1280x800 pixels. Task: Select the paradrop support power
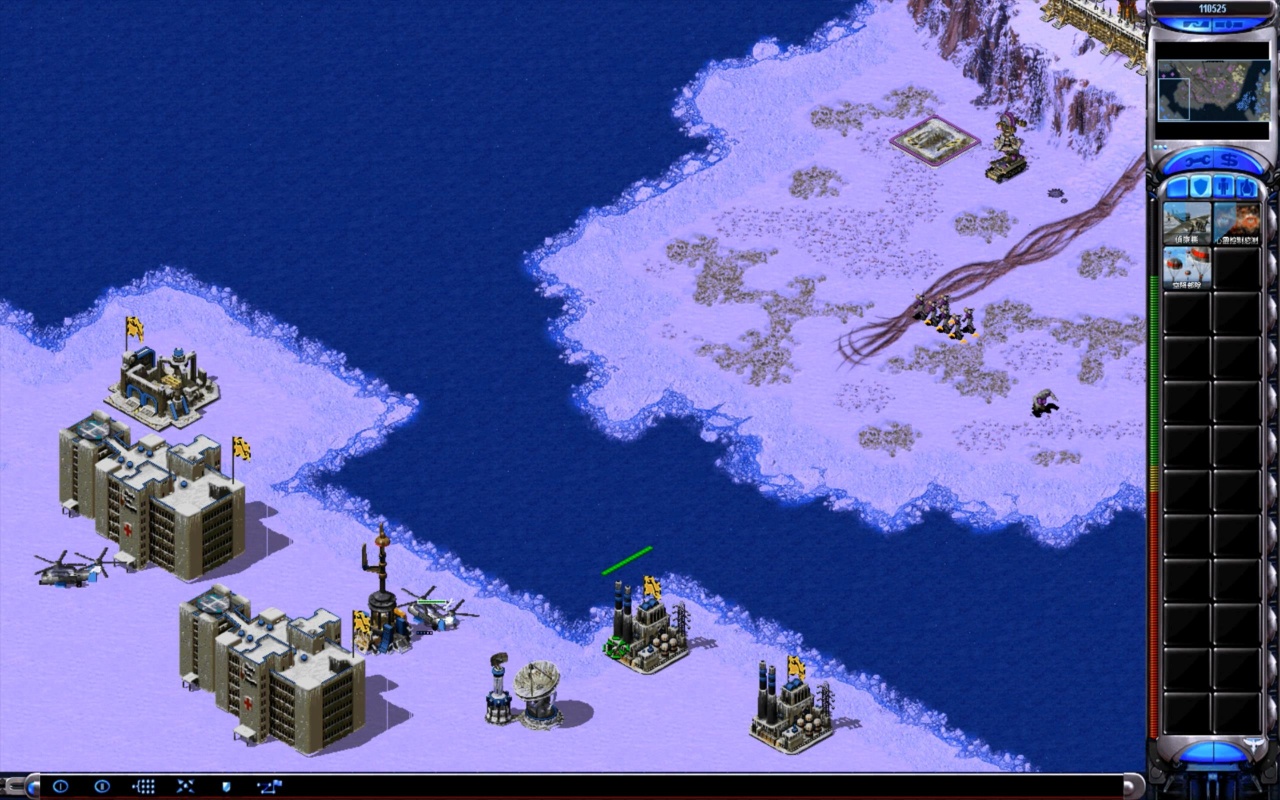click(x=1186, y=267)
